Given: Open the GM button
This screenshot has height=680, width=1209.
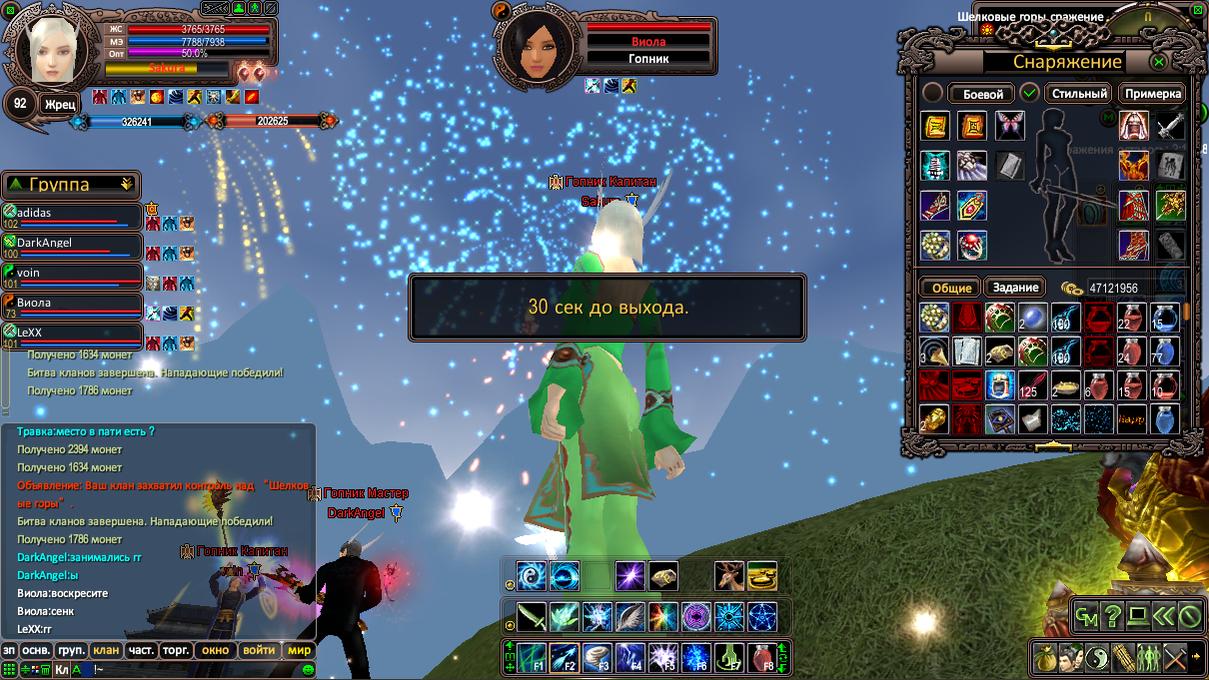Looking at the screenshot, I should pyautogui.click(x=1086, y=616).
